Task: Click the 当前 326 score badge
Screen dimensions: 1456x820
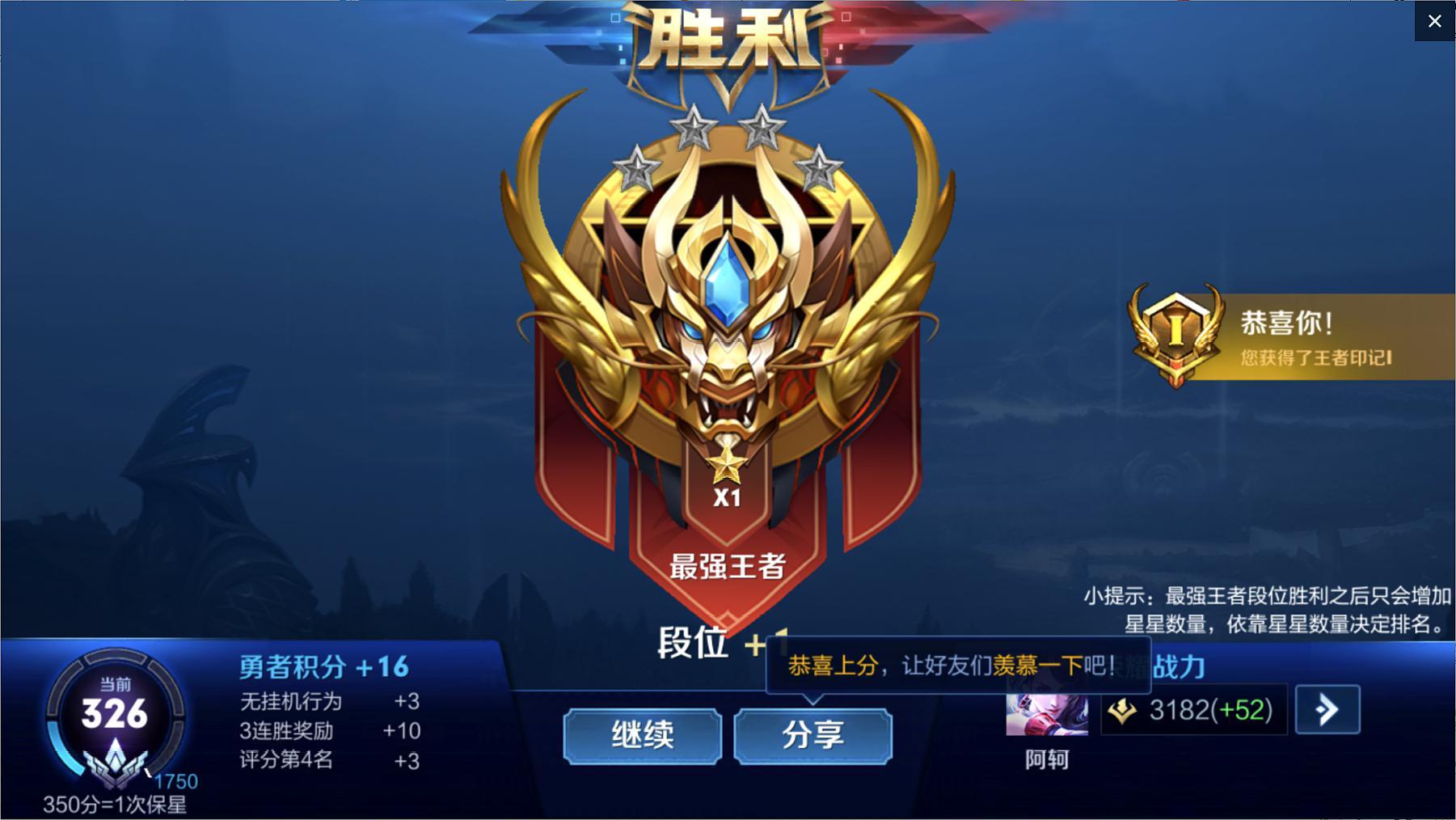Action: tap(113, 712)
